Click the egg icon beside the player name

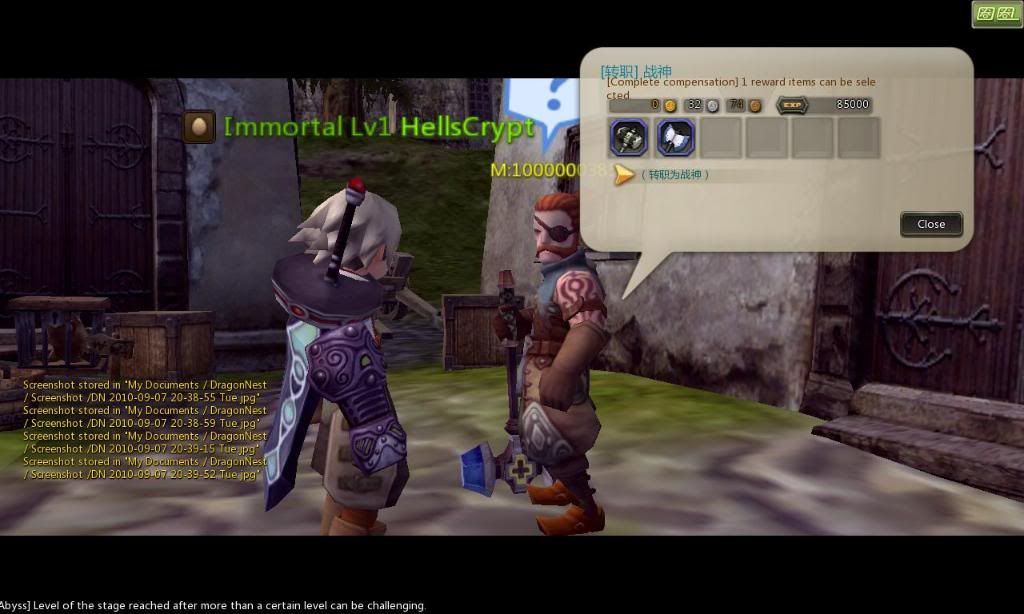click(x=199, y=127)
